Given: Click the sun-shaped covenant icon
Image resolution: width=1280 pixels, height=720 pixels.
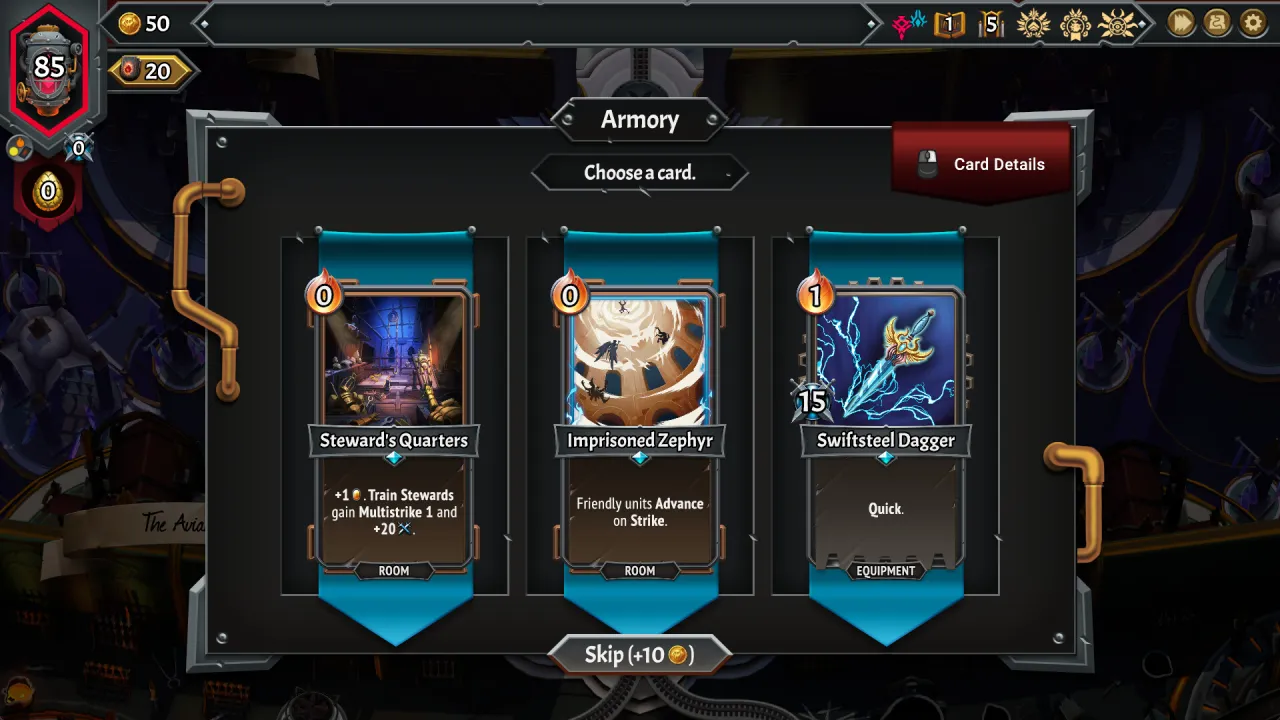Looking at the screenshot, I should pos(1120,23).
